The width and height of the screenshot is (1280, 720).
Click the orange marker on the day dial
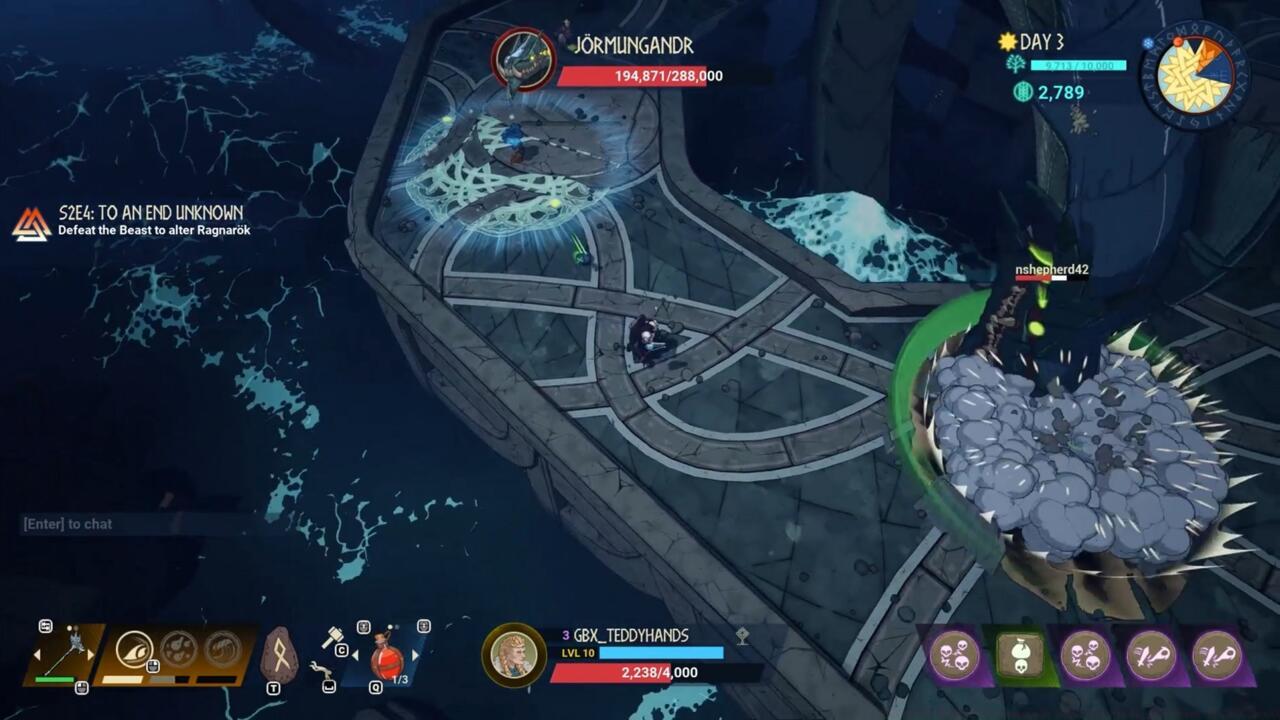(x=1177, y=41)
